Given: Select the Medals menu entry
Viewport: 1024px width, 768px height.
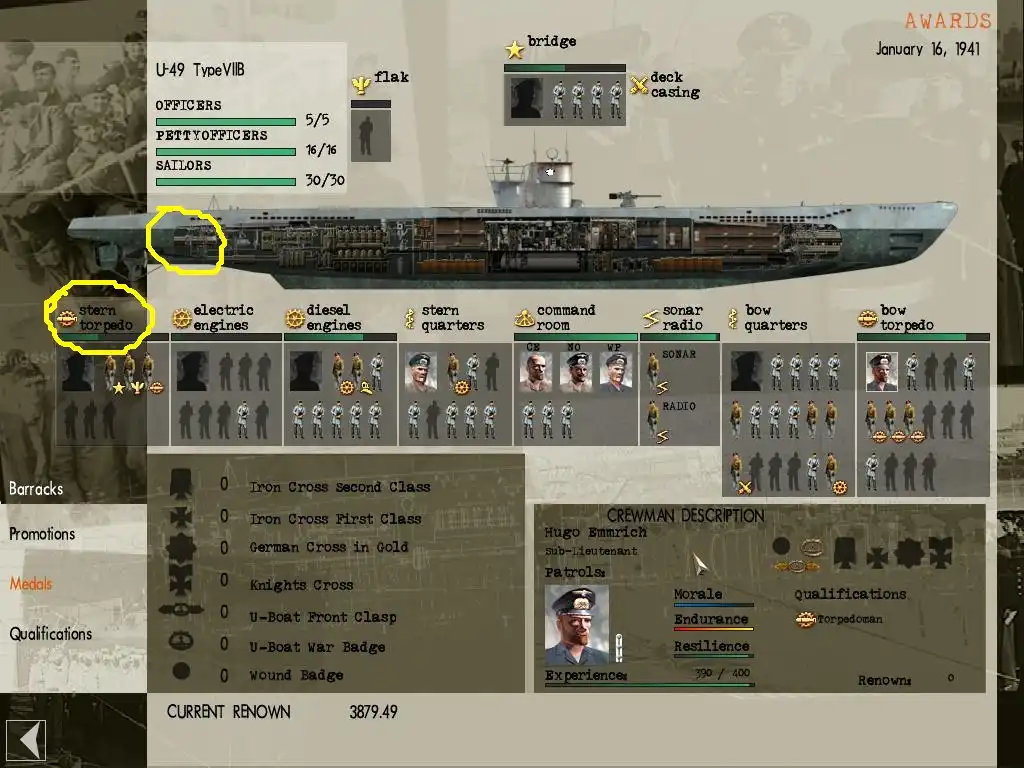Looking at the screenshot, I should click(31, 584).
